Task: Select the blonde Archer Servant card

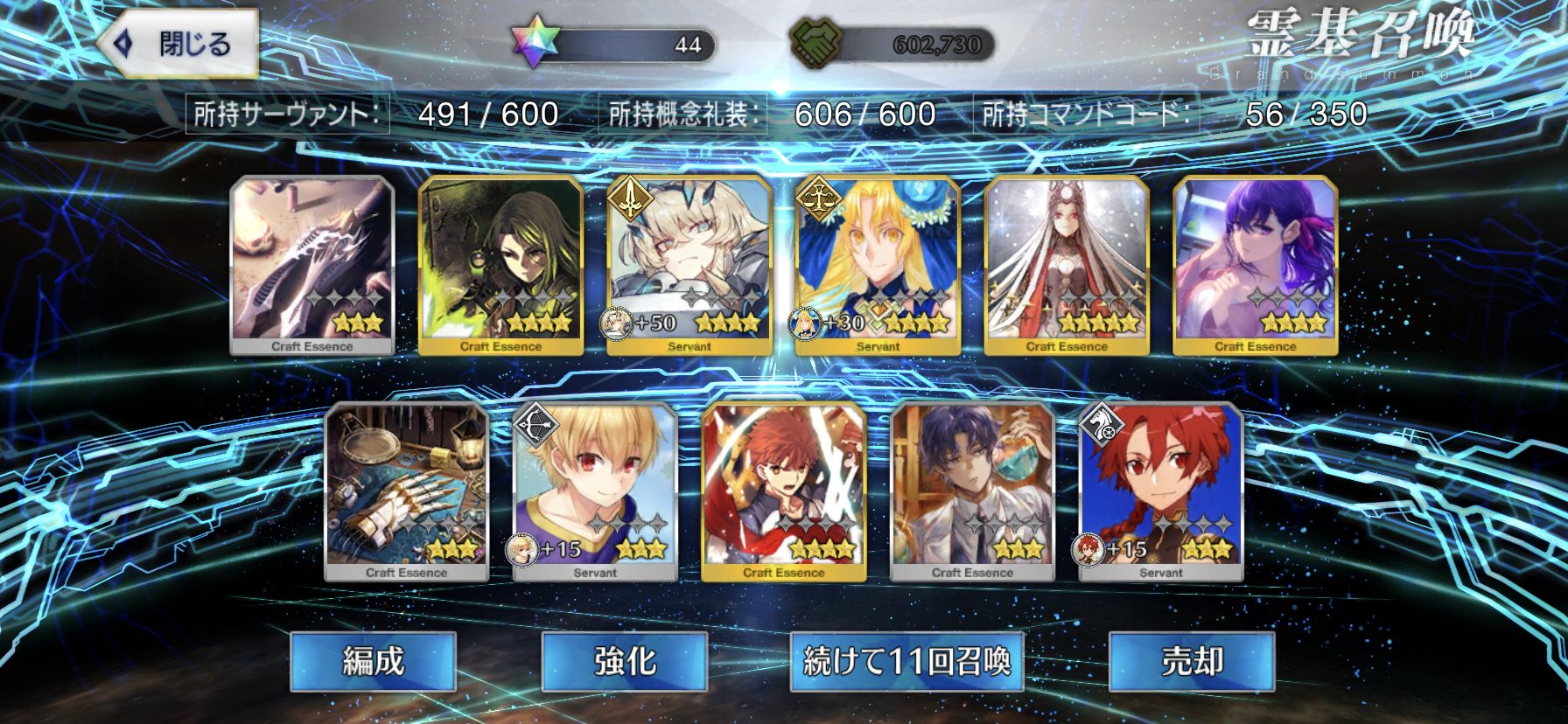Action: pos(595,491)
